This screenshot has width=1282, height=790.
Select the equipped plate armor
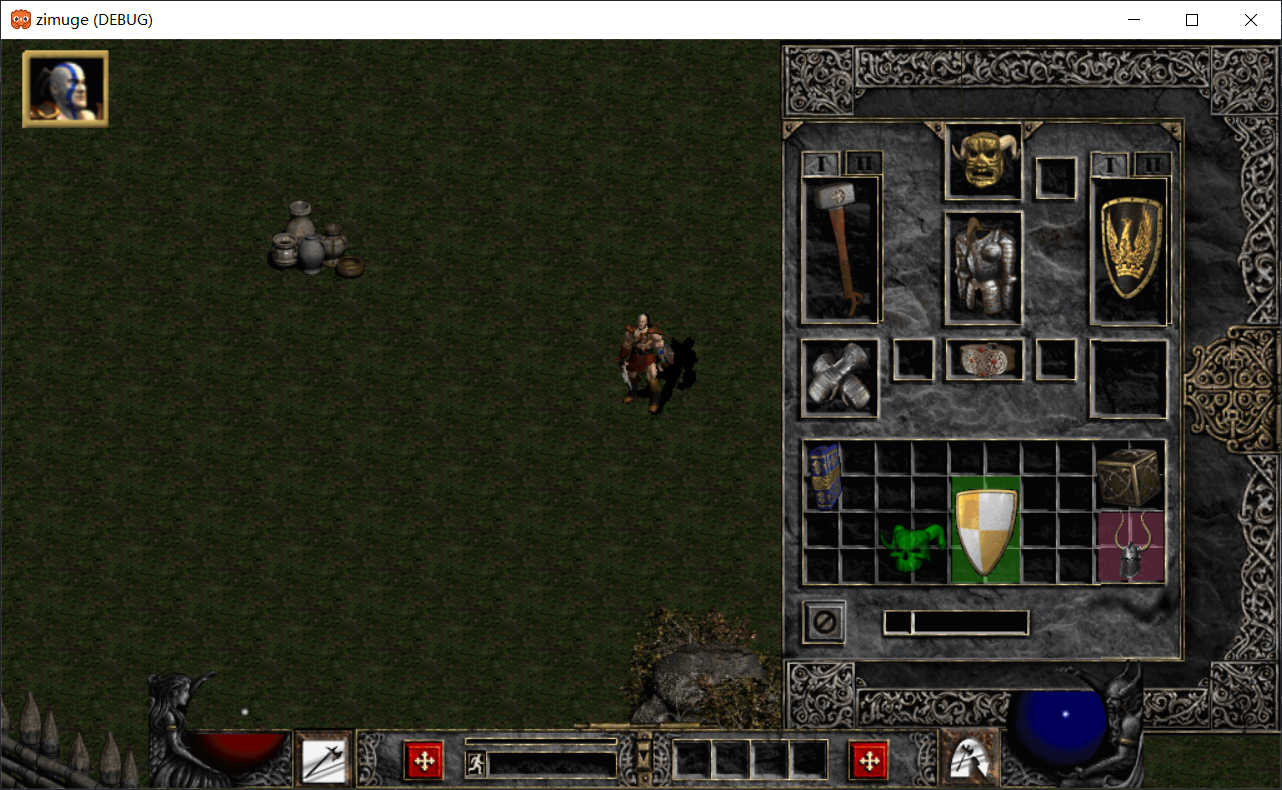point(981,266)
